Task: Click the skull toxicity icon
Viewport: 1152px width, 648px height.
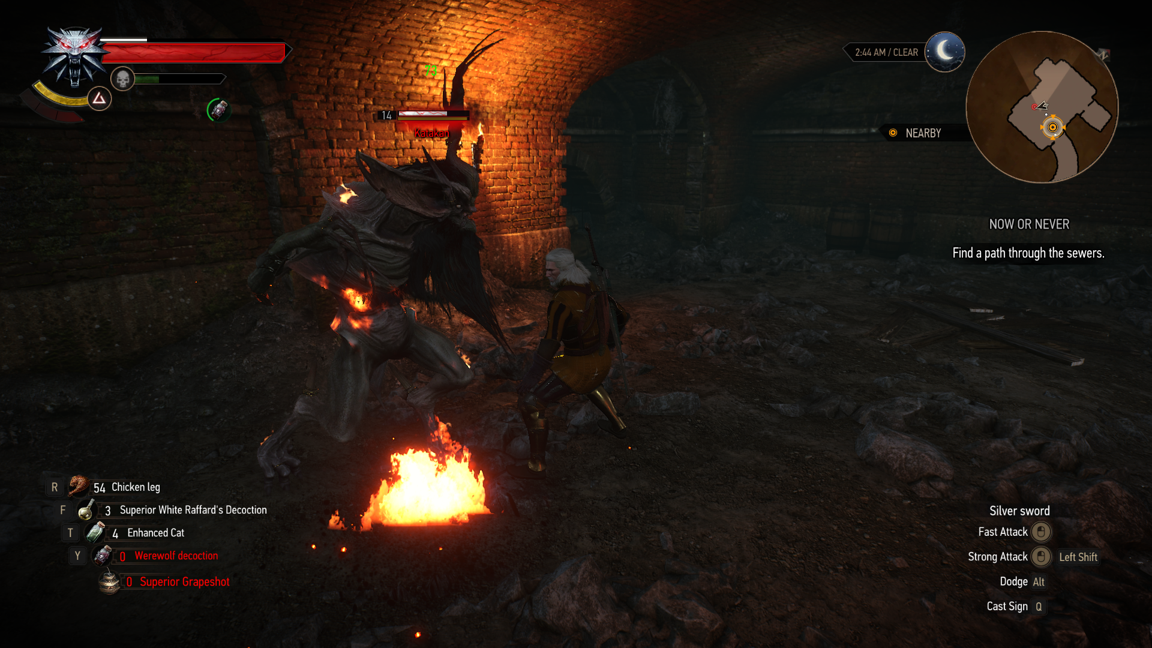Action: pos(122,78)
